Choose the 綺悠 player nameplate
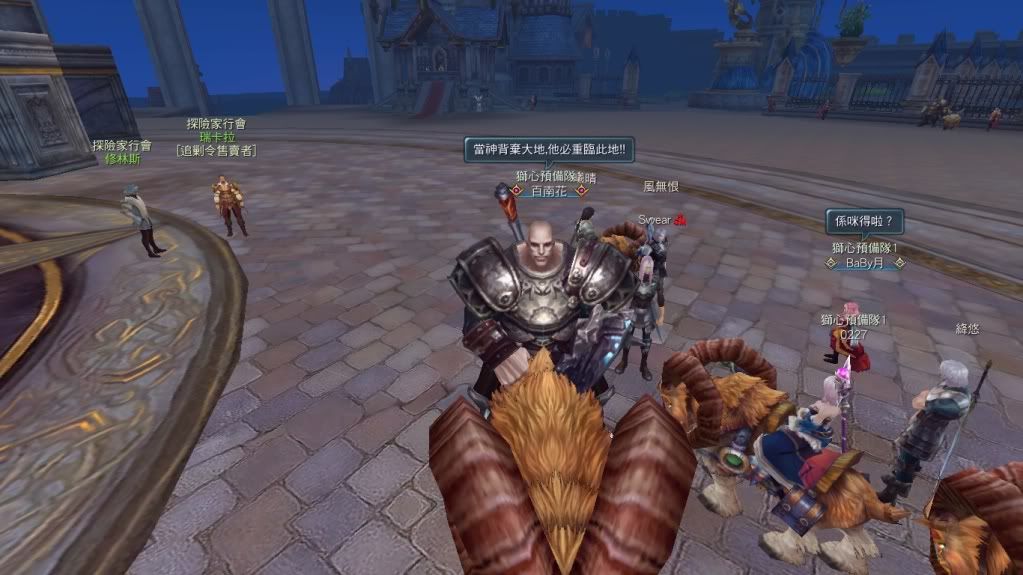 coord(967,328)
